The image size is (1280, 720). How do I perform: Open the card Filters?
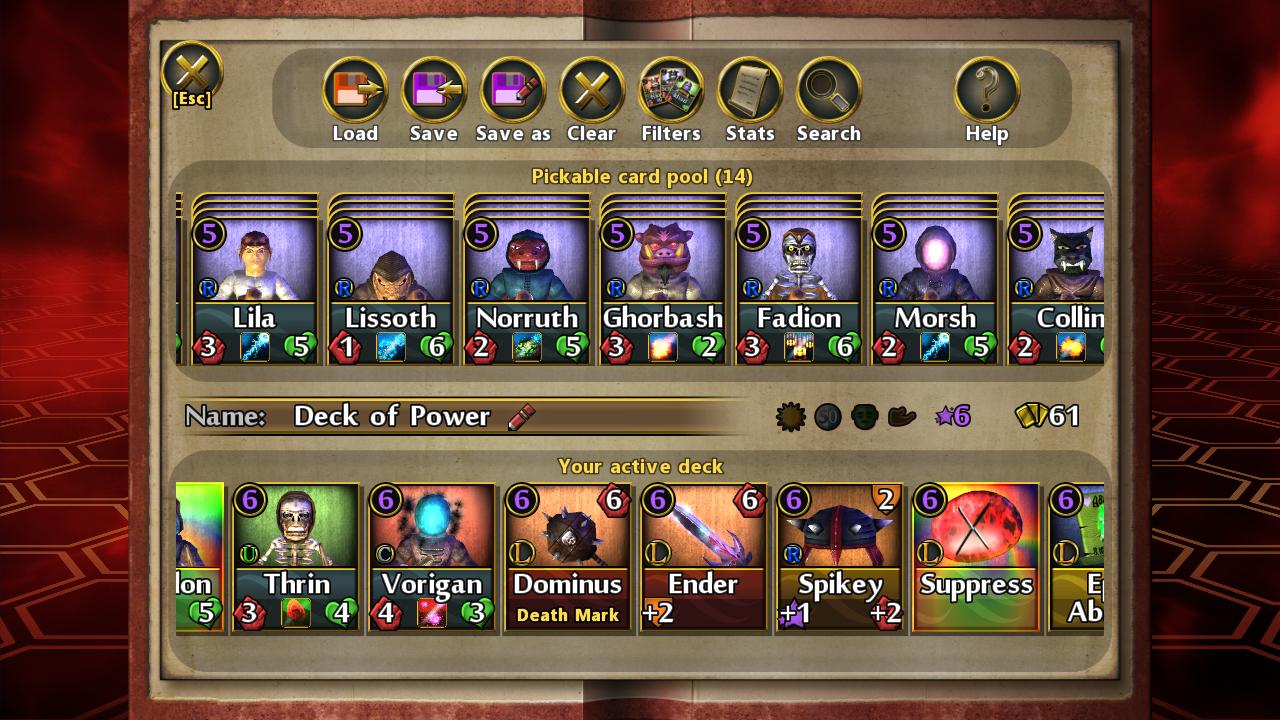671,91
